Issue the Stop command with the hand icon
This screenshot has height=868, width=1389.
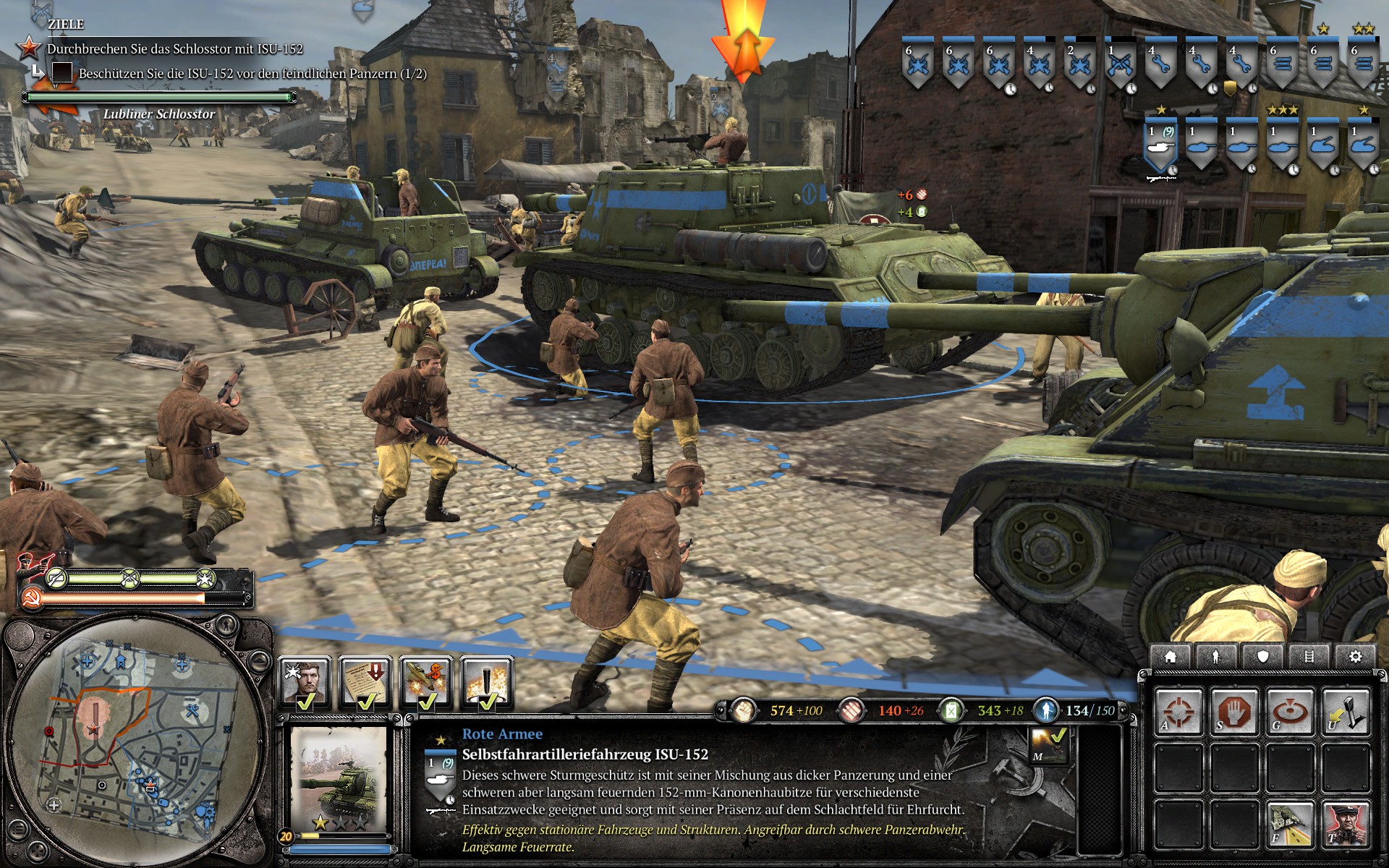pyautogui.click(x=1235, y=710)
